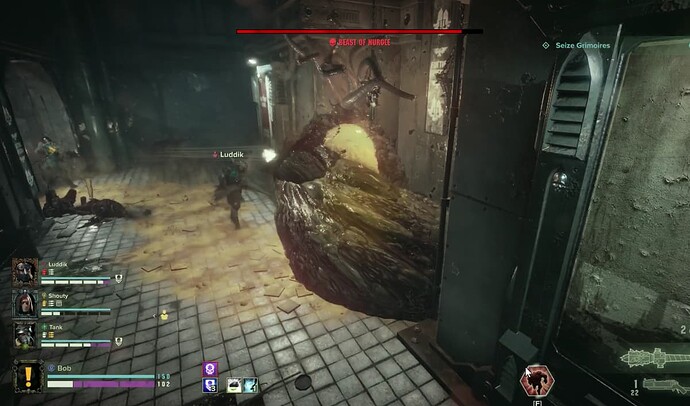Click Luddik's floating name tag

click(x=236, y=155)
